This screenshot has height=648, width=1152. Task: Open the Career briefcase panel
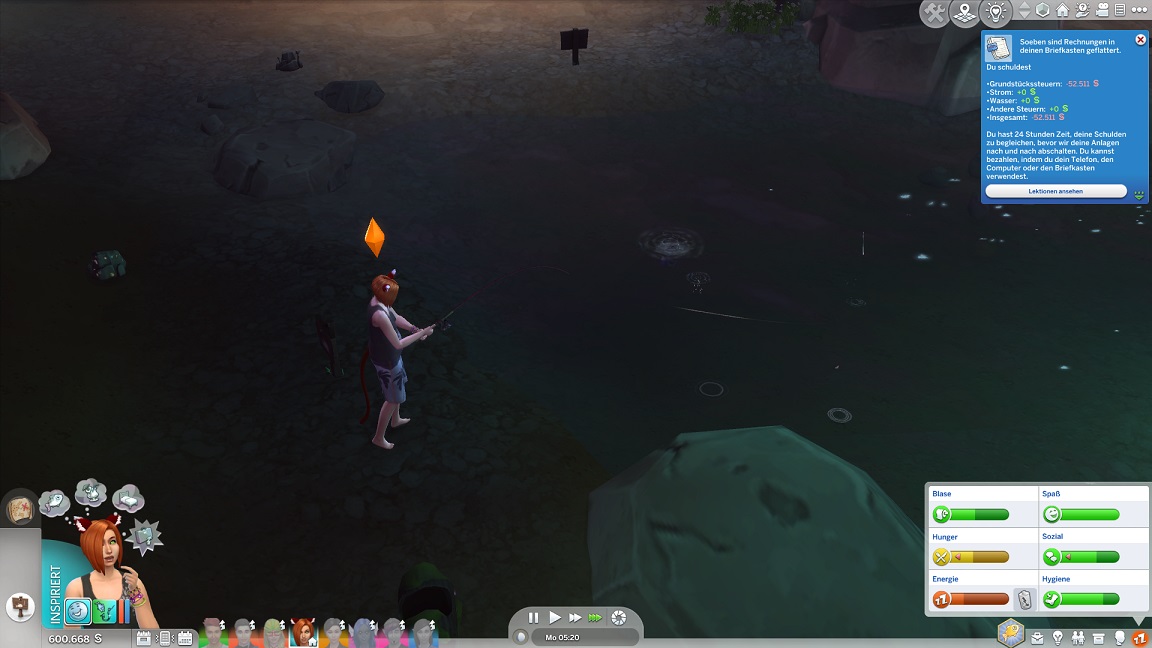click(x=1037, y=638)
